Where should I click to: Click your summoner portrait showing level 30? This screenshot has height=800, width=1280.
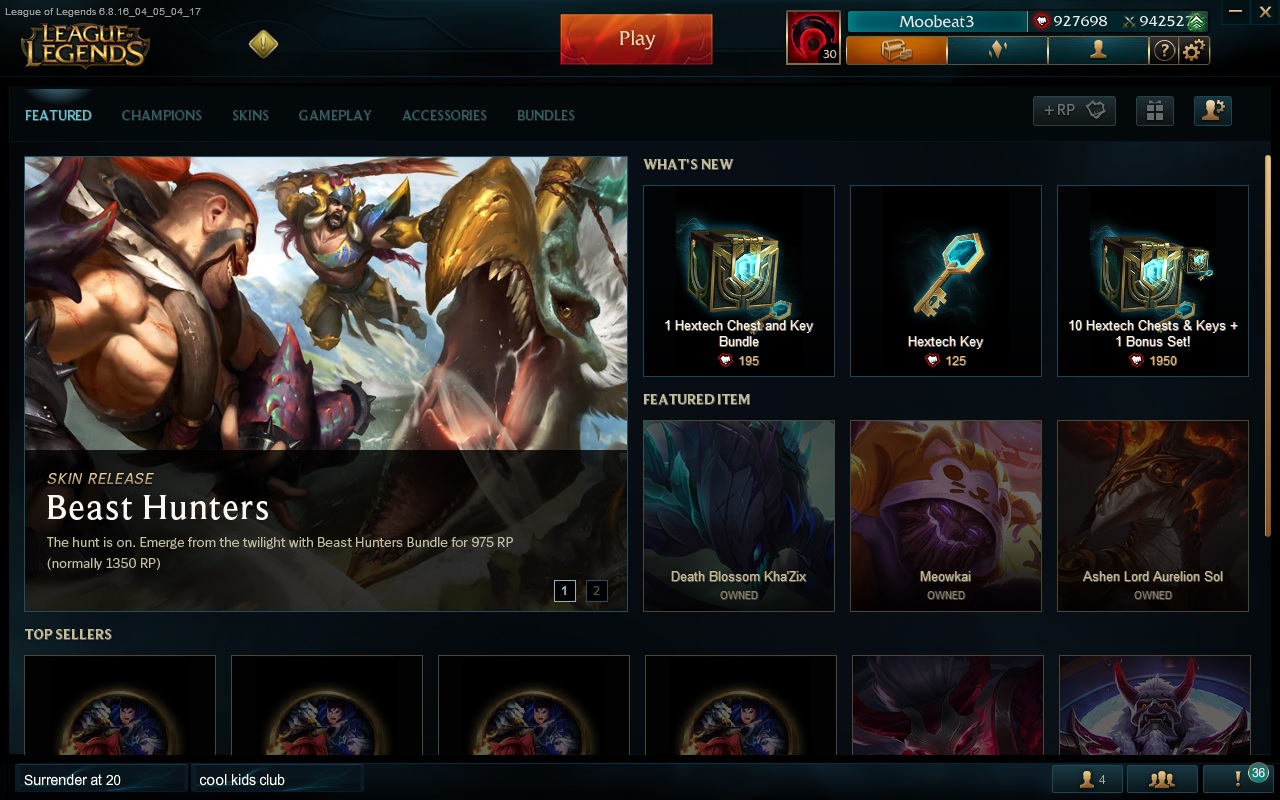click(x=812, y=38)
